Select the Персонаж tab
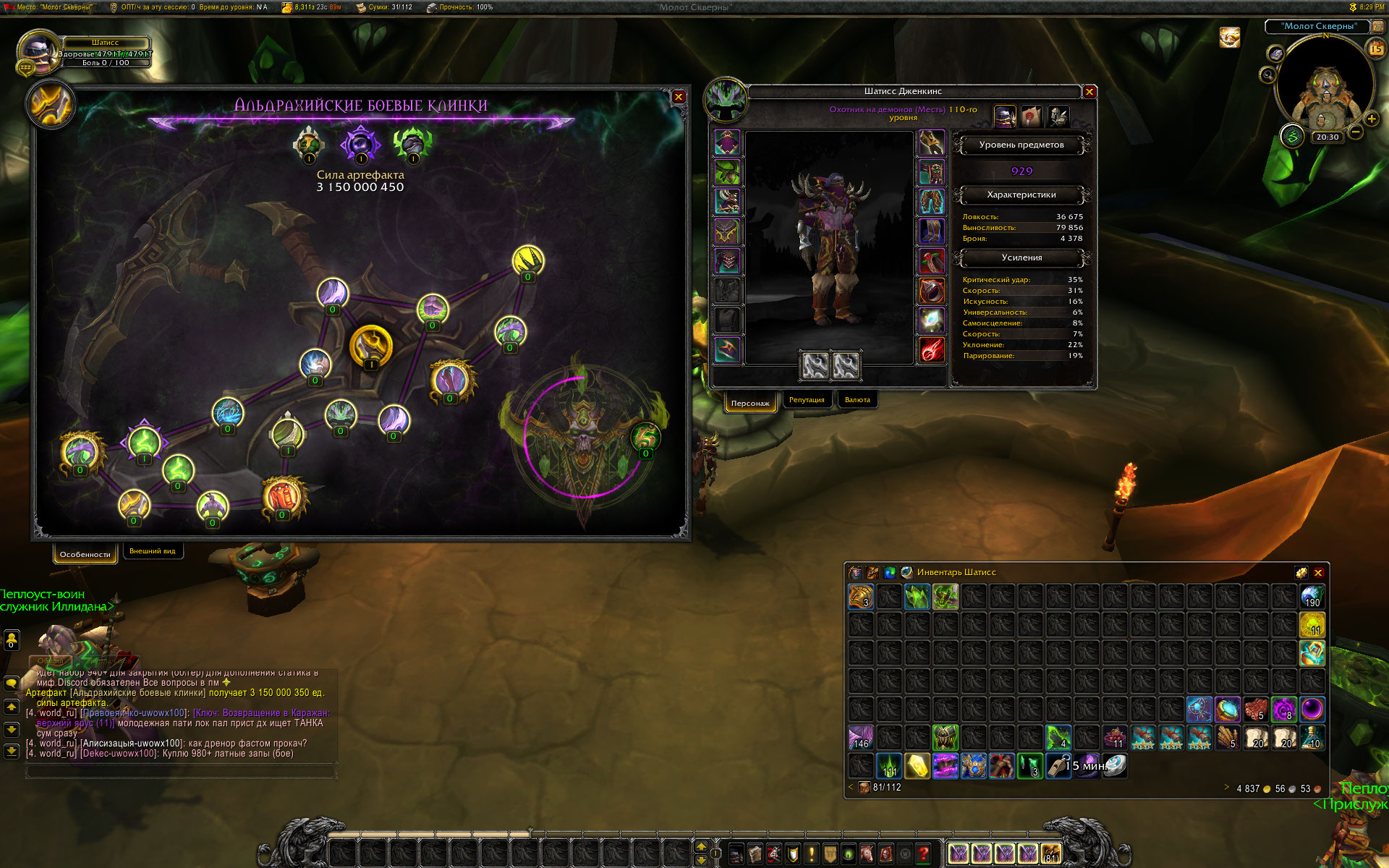The height and width of the screenshot is (868, 1389). pos(750,403)
